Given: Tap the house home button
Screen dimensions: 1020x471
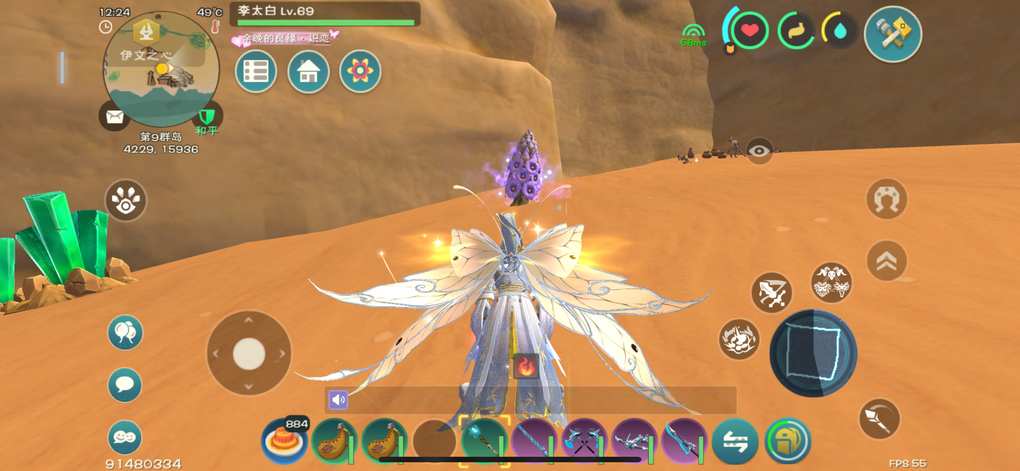Looking at the screenshot, I should tap(308, 72).
